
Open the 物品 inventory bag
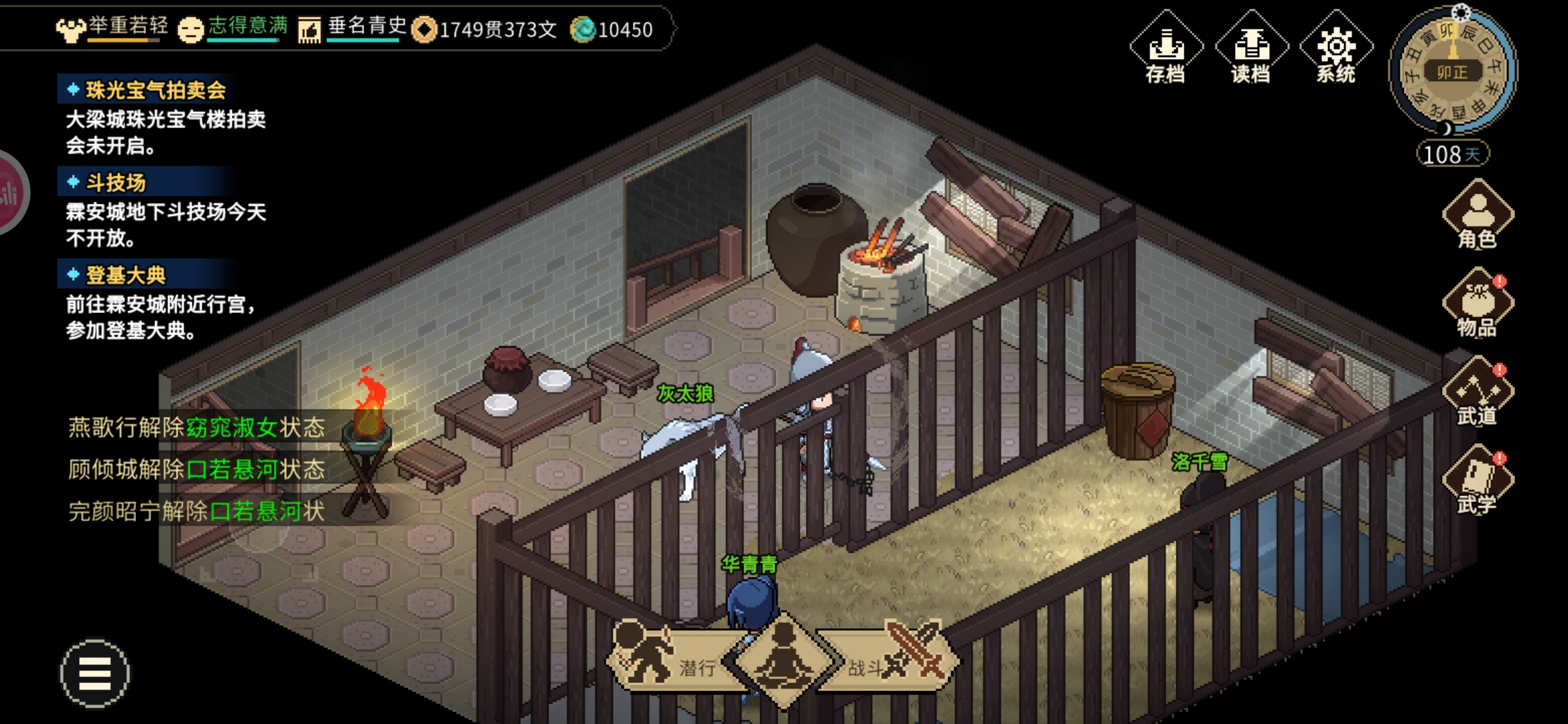[x=1478, y=304]
